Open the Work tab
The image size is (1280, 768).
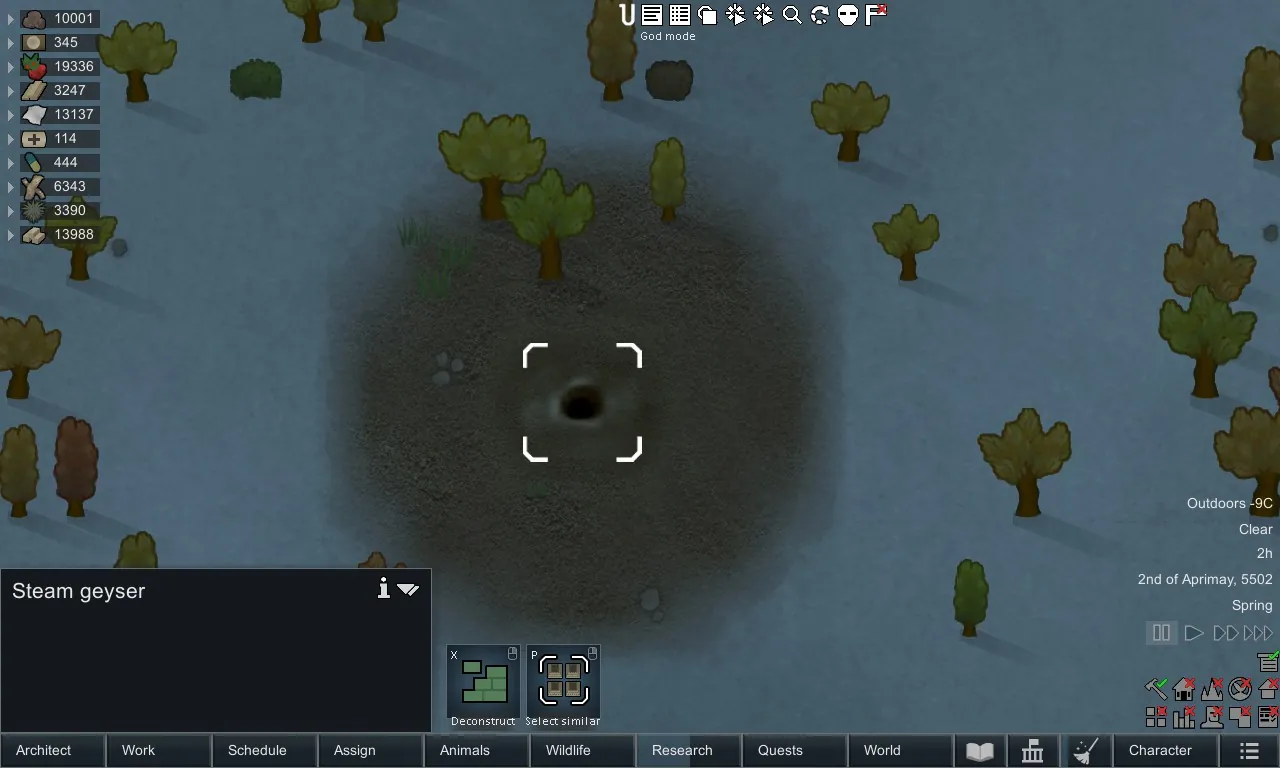(159, 750)
